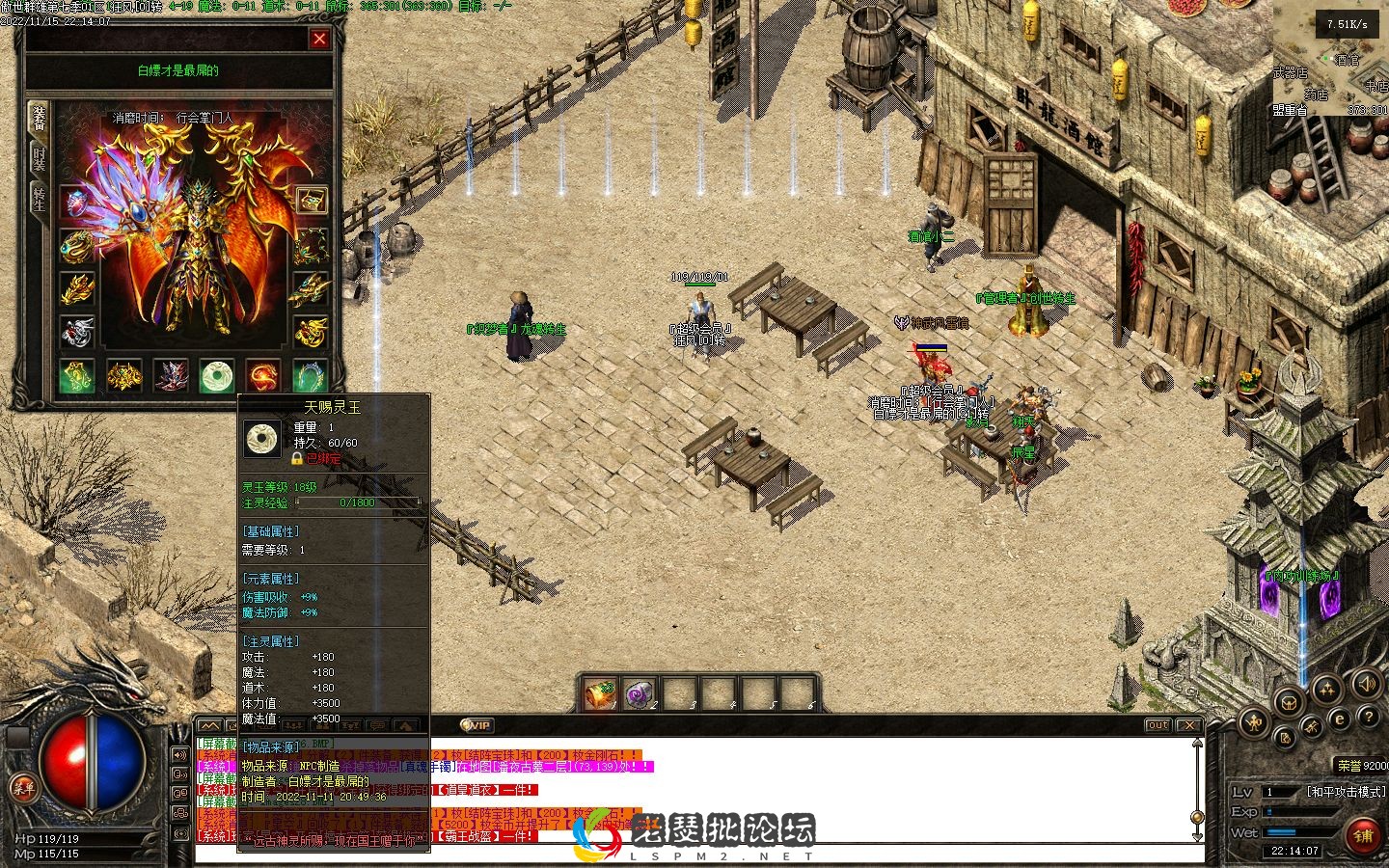The image size is (1389, 868).
Task: Select the treasure chest slot in equipment panel
Action: pos(311,201)
